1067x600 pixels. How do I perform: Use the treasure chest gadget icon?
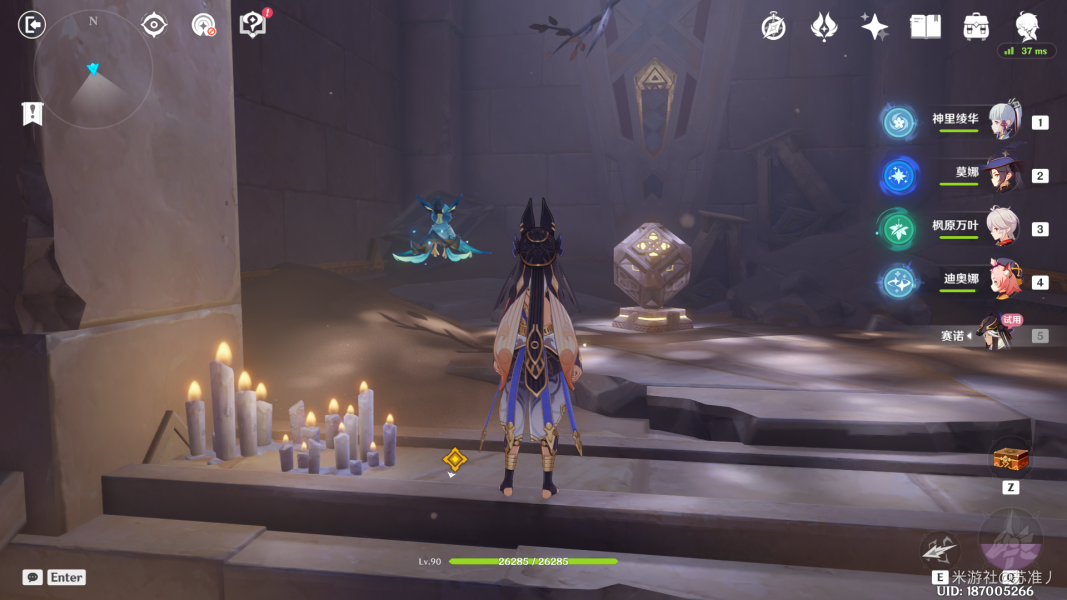tap(1010, 460)
